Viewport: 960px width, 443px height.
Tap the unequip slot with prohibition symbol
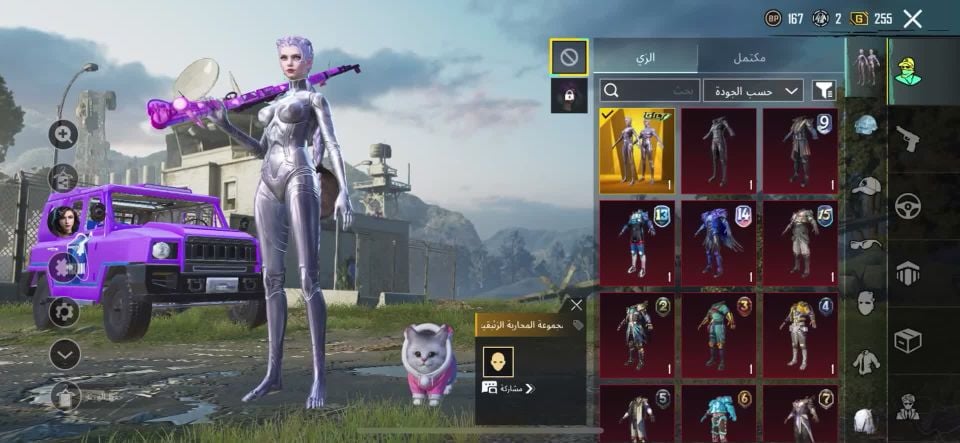569,57
